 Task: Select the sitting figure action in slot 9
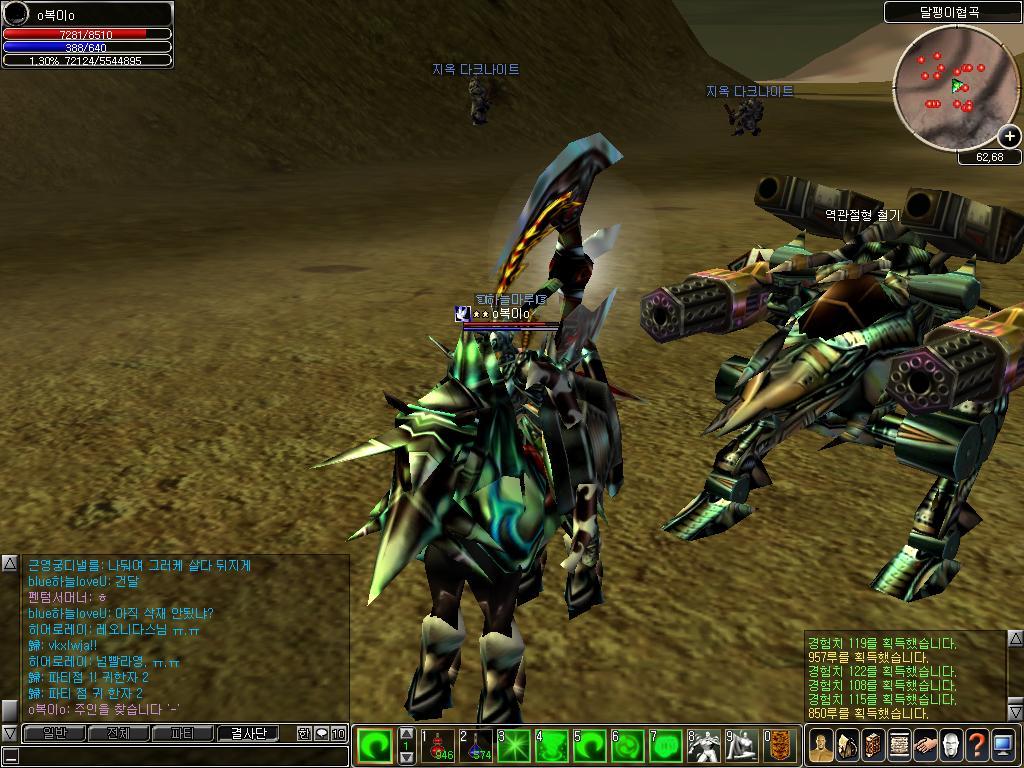click(743, 745)
